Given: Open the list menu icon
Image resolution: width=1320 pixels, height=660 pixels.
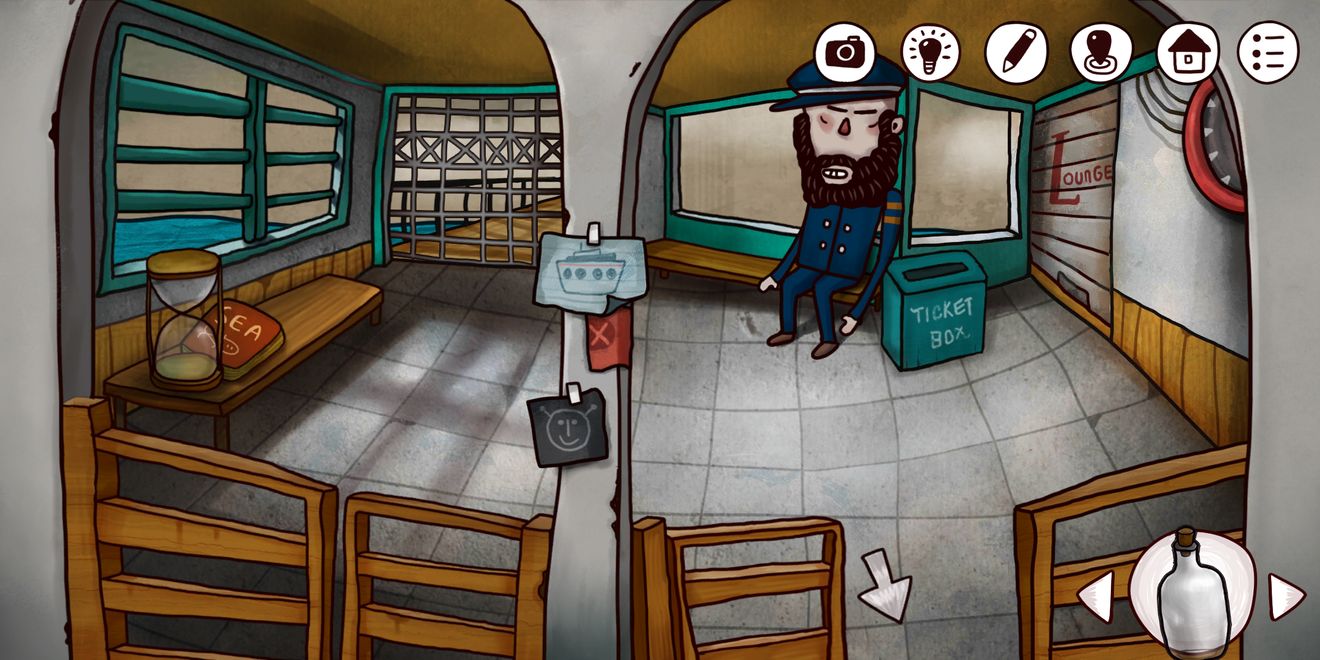Looking at the screenshot, I should coord(1268,51).
